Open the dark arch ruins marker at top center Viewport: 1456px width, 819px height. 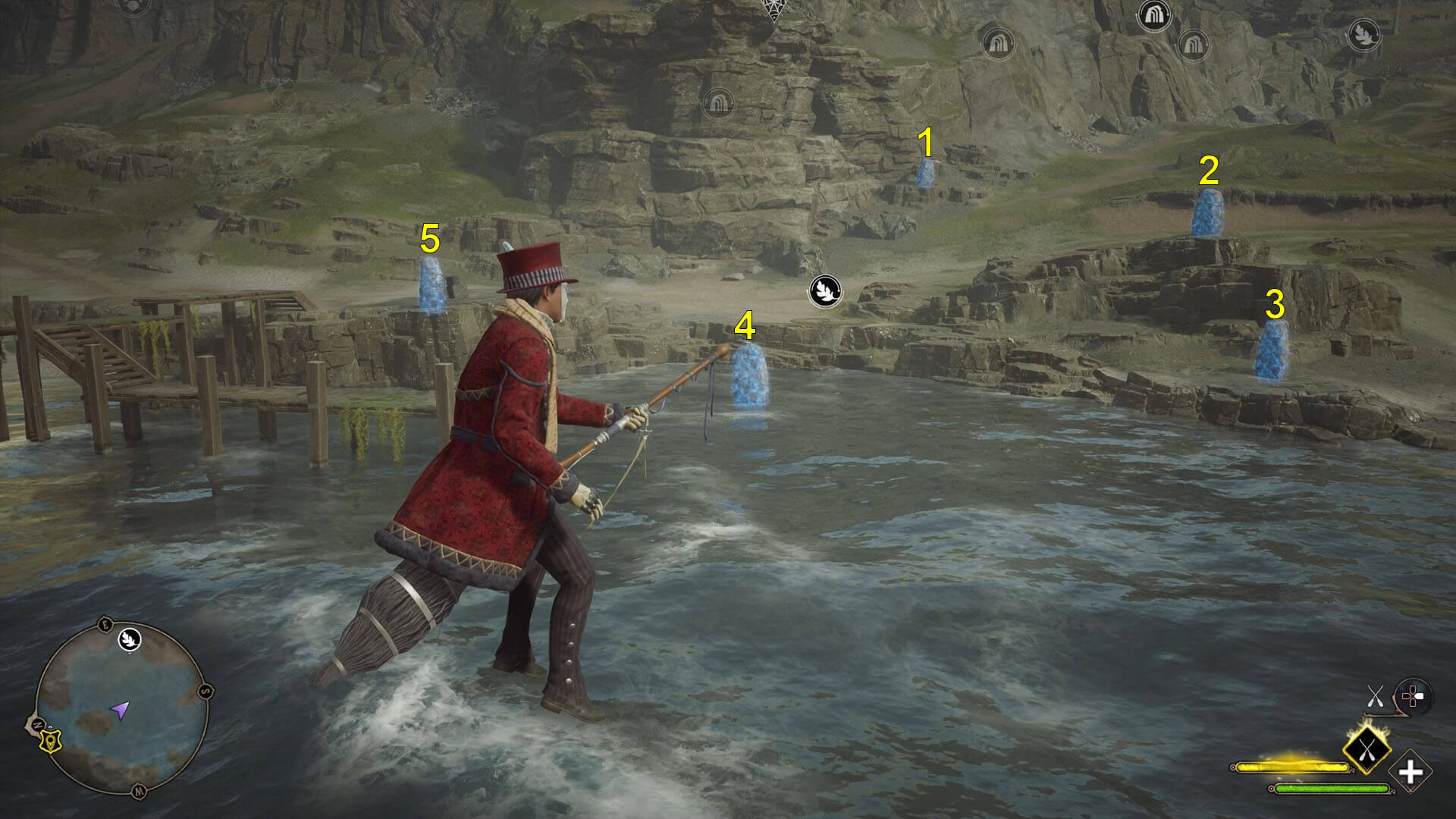(x=1154, y=15)
